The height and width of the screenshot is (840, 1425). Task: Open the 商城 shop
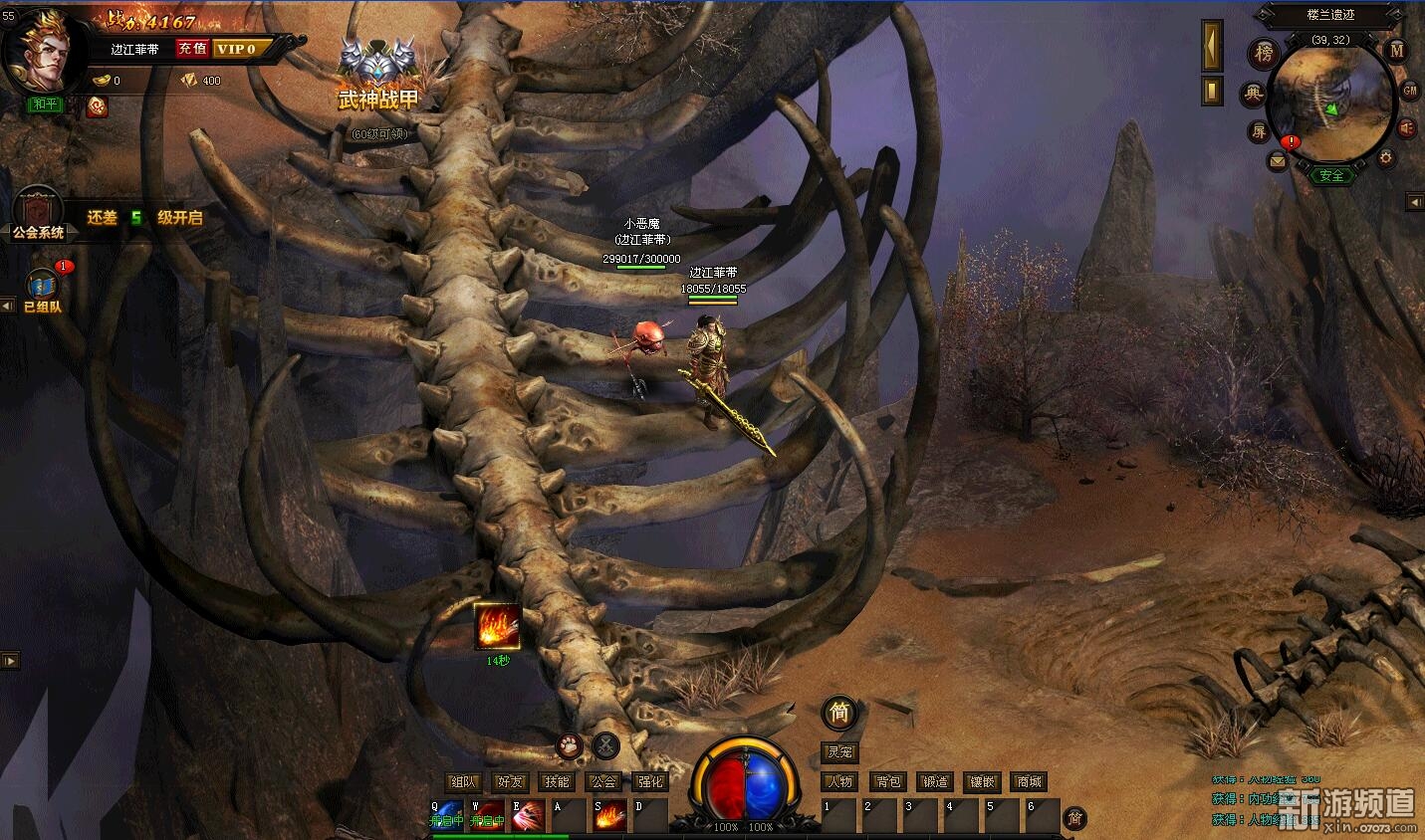(1029, 782)
